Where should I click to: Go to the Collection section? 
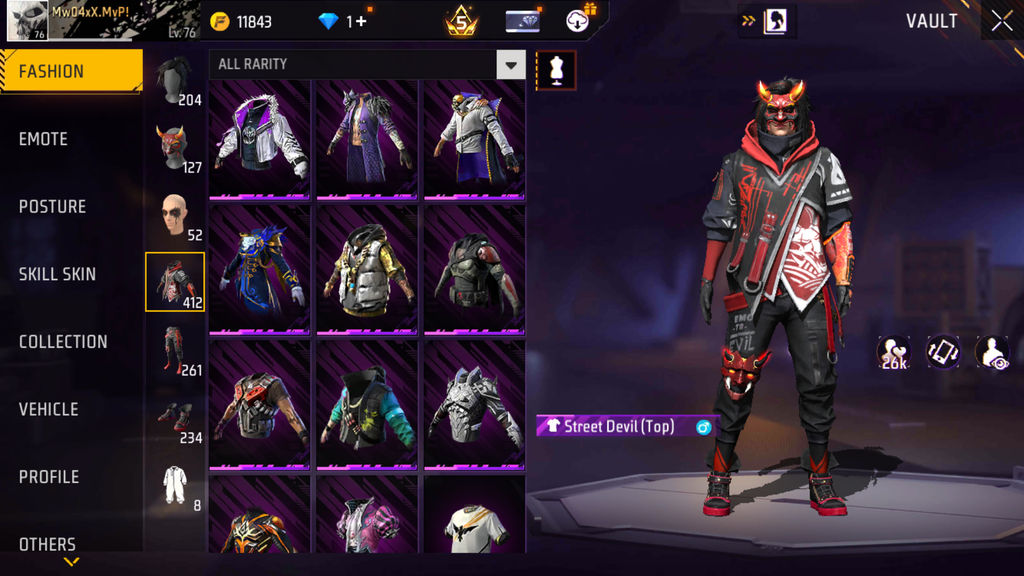(63, 342)
